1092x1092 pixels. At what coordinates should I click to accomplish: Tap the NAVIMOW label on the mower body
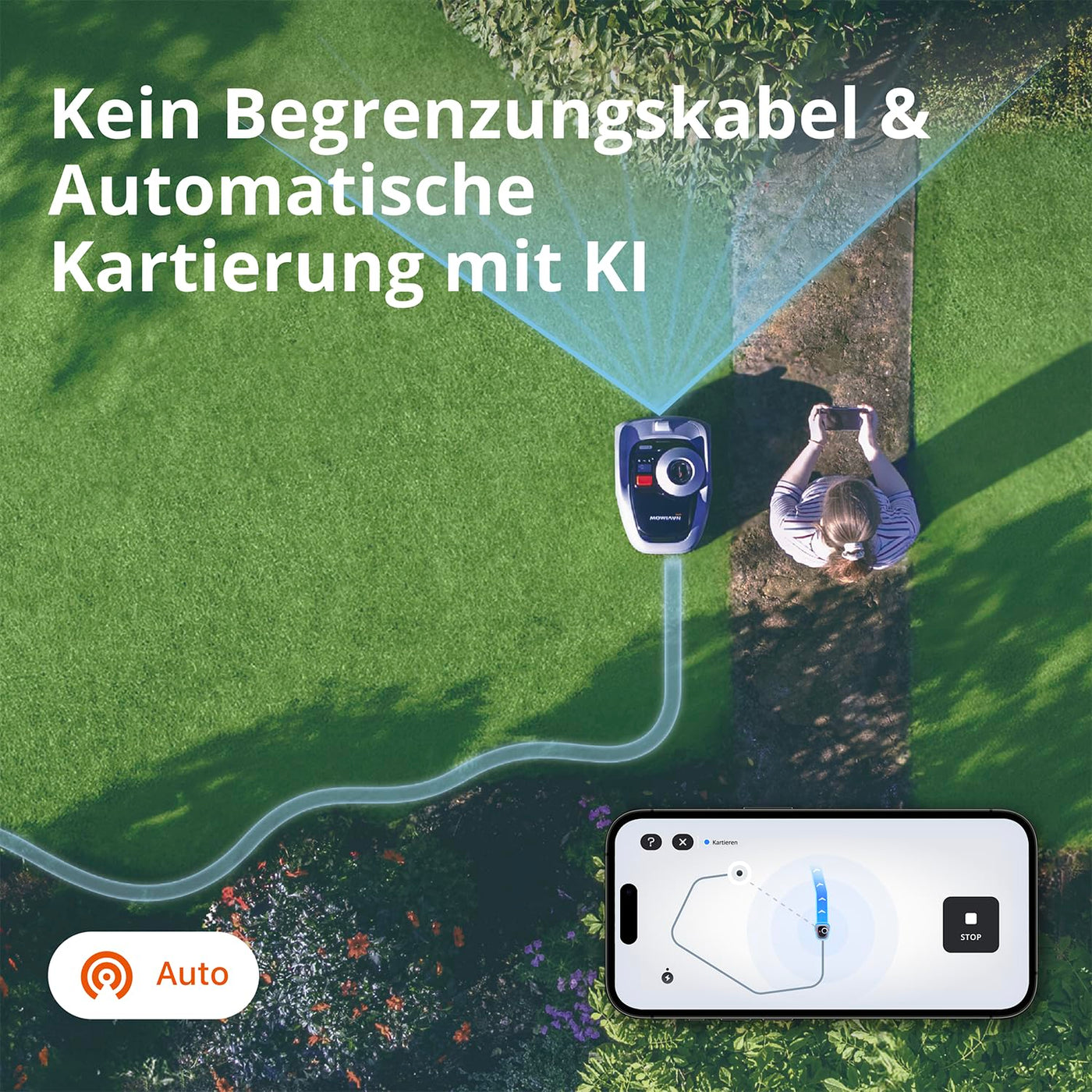pos(665,518)
